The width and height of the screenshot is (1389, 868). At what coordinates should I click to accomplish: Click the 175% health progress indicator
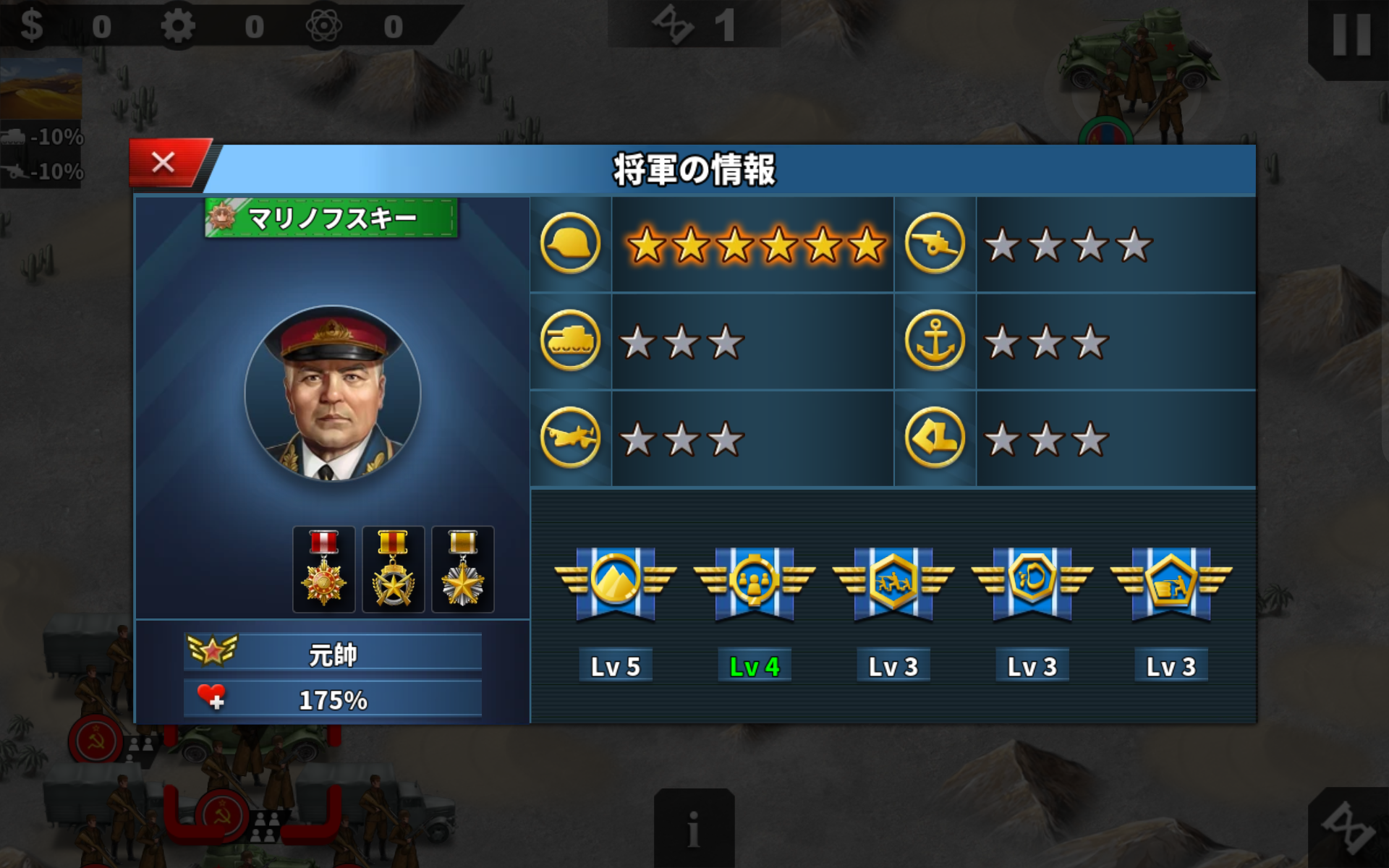pos(333,700)
